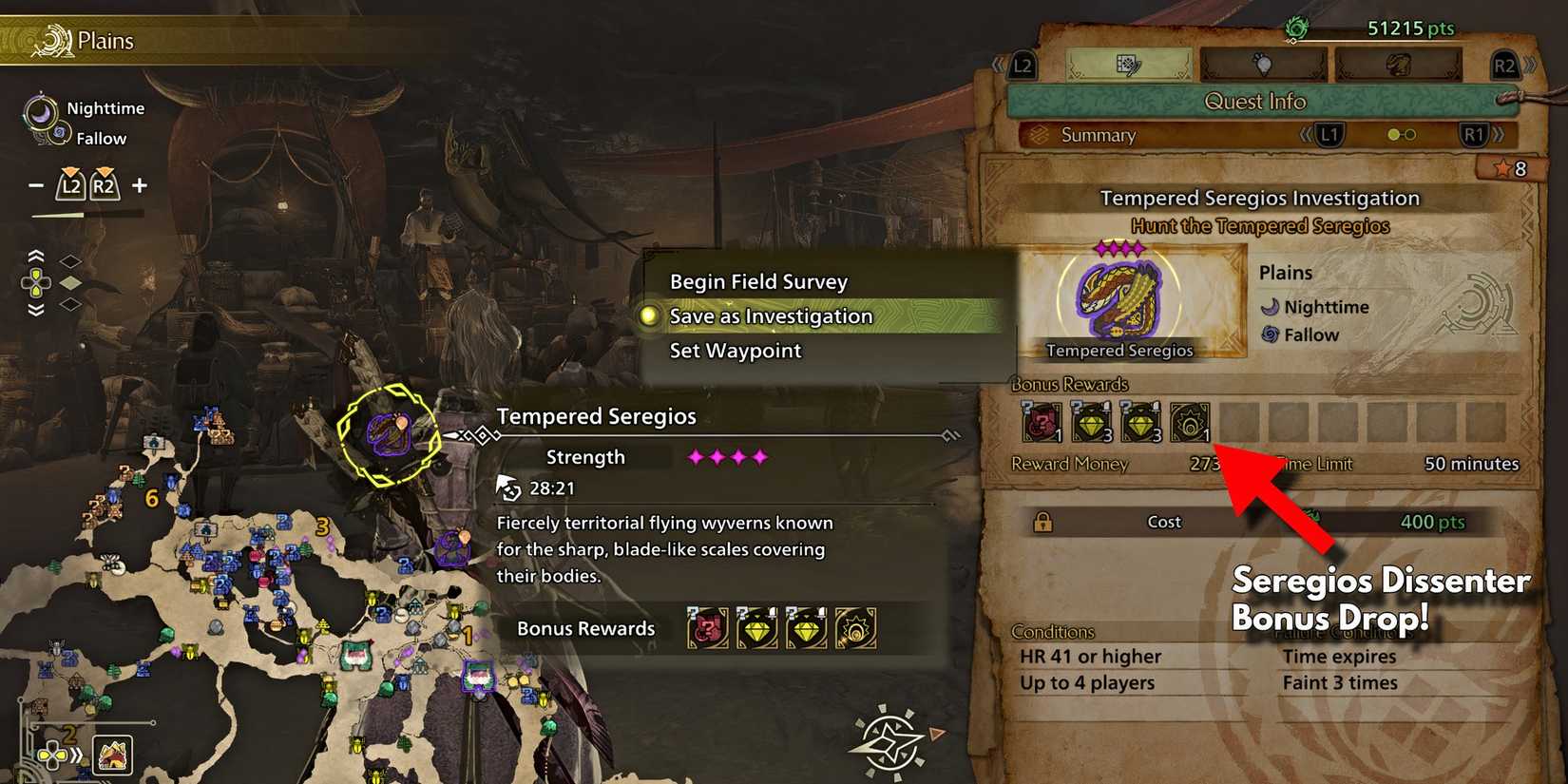Select the second purple monster marker below the highlighted one

(453, 547)
